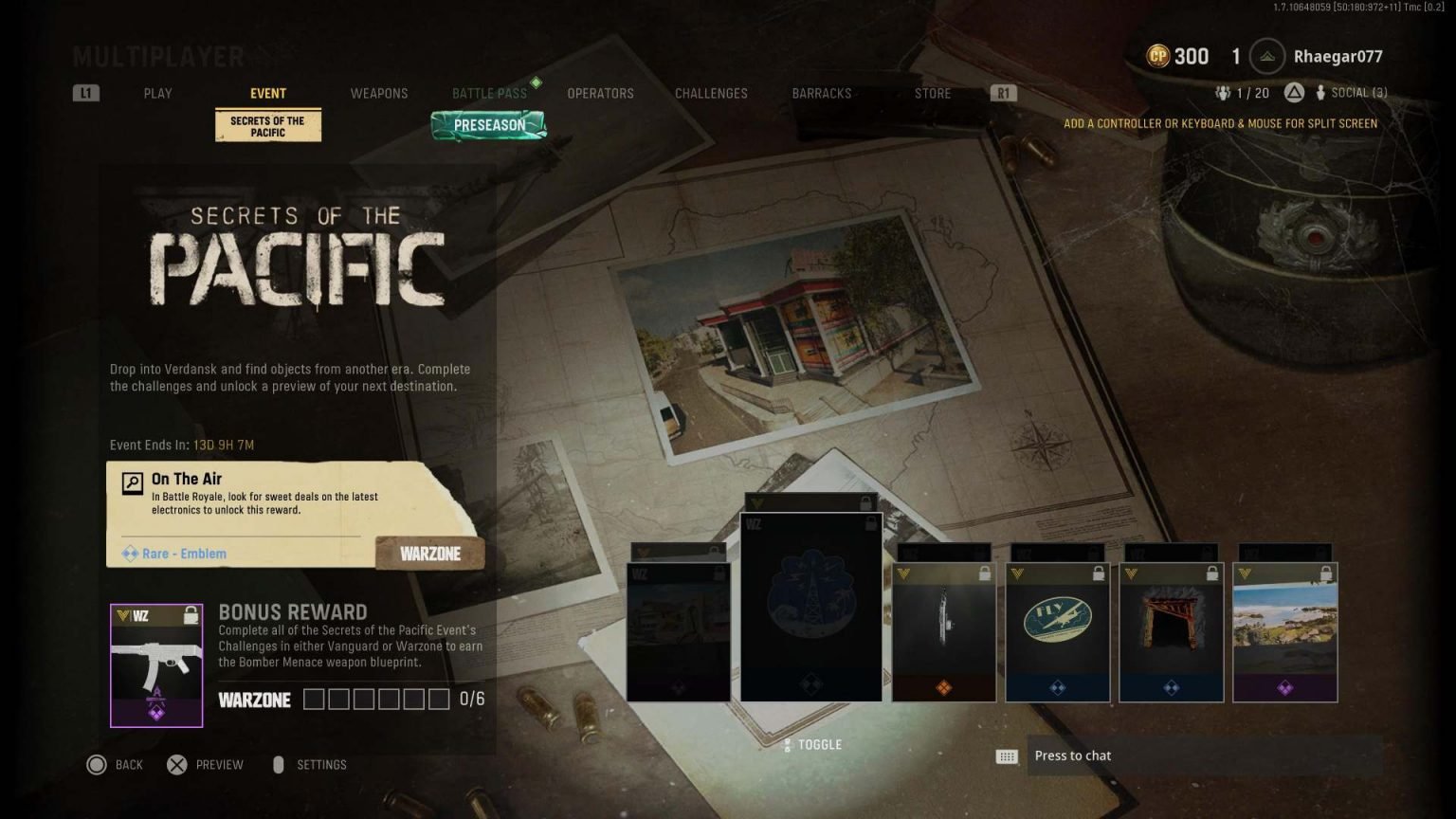Open the On The Air challenge panel

pos(294,514)
